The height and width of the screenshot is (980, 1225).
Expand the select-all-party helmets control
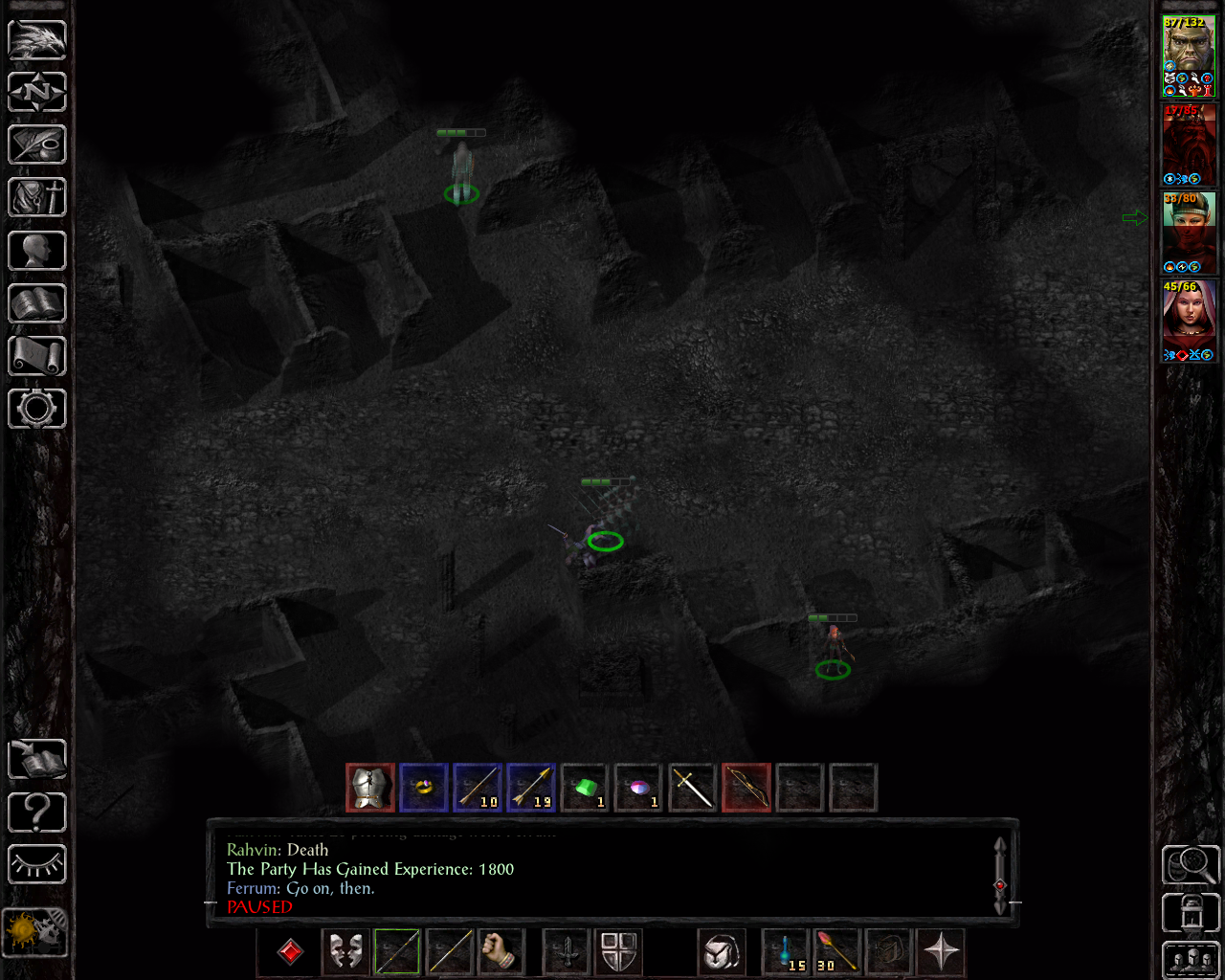(1190, 957)
